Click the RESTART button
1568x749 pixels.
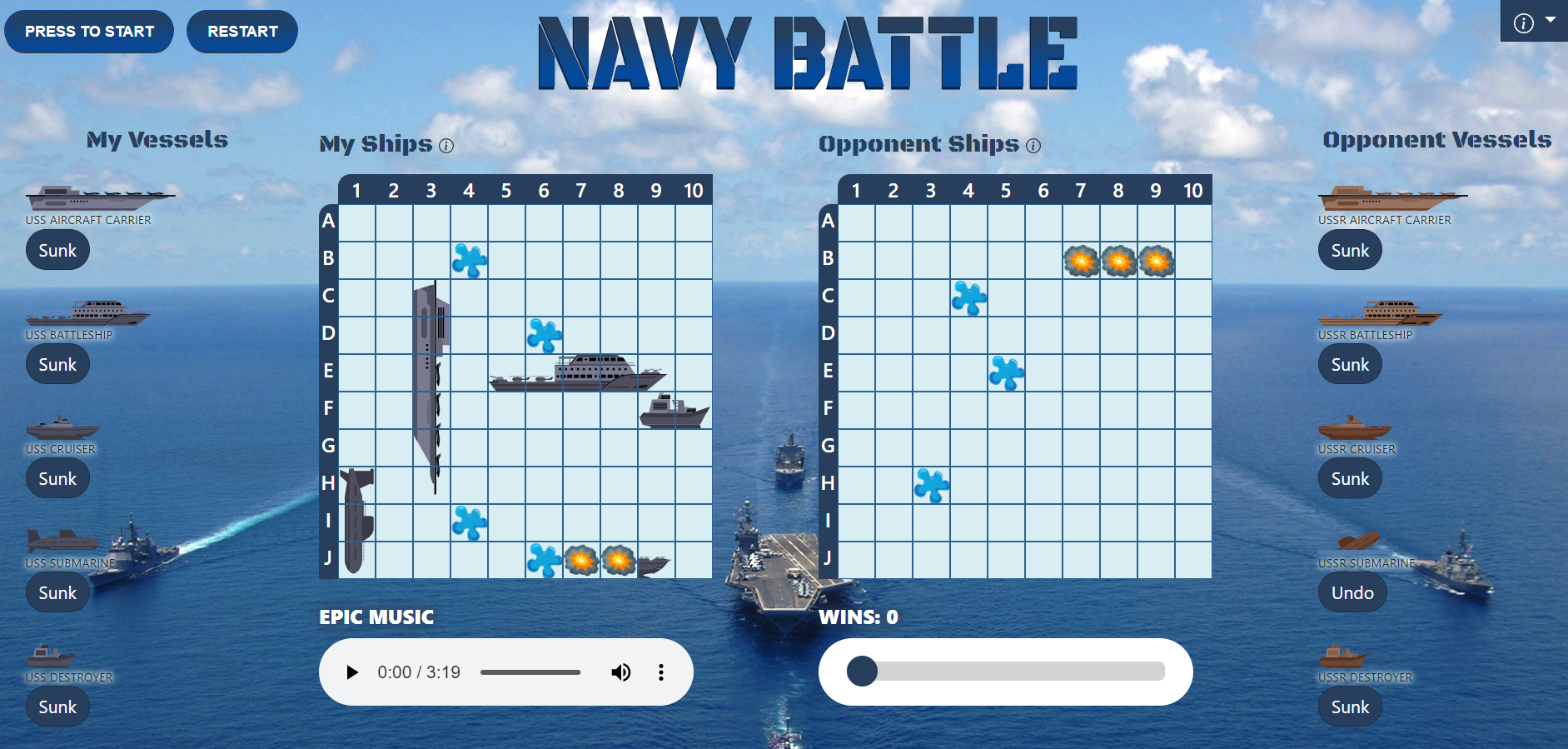pos(241,31)
